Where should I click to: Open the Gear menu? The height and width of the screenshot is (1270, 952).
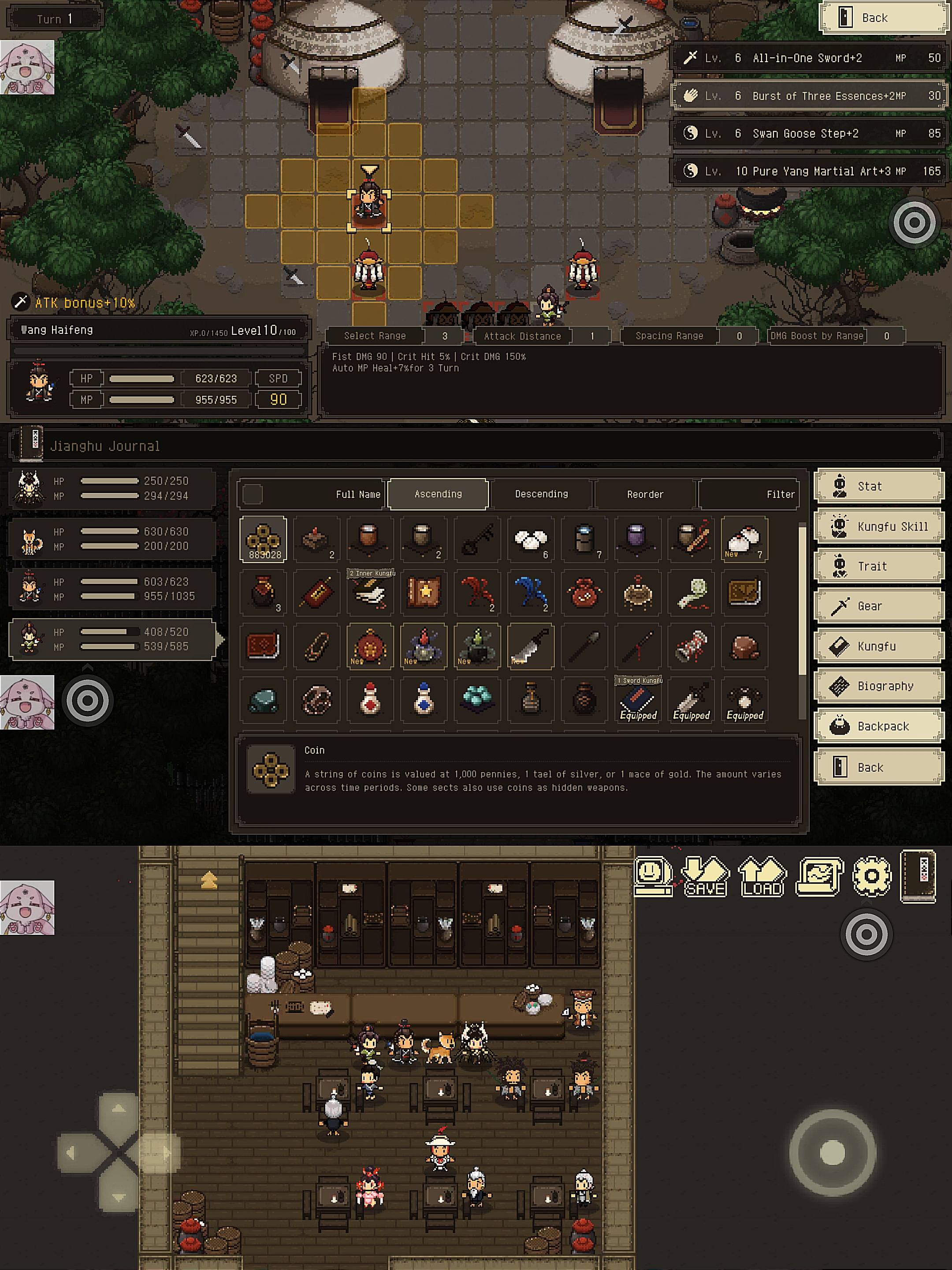878,606
